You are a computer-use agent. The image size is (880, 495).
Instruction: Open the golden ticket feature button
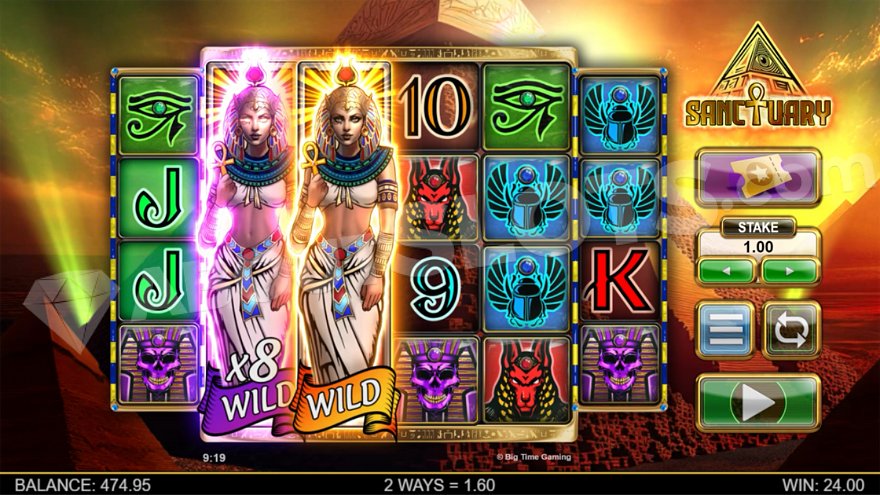point(758,177)
